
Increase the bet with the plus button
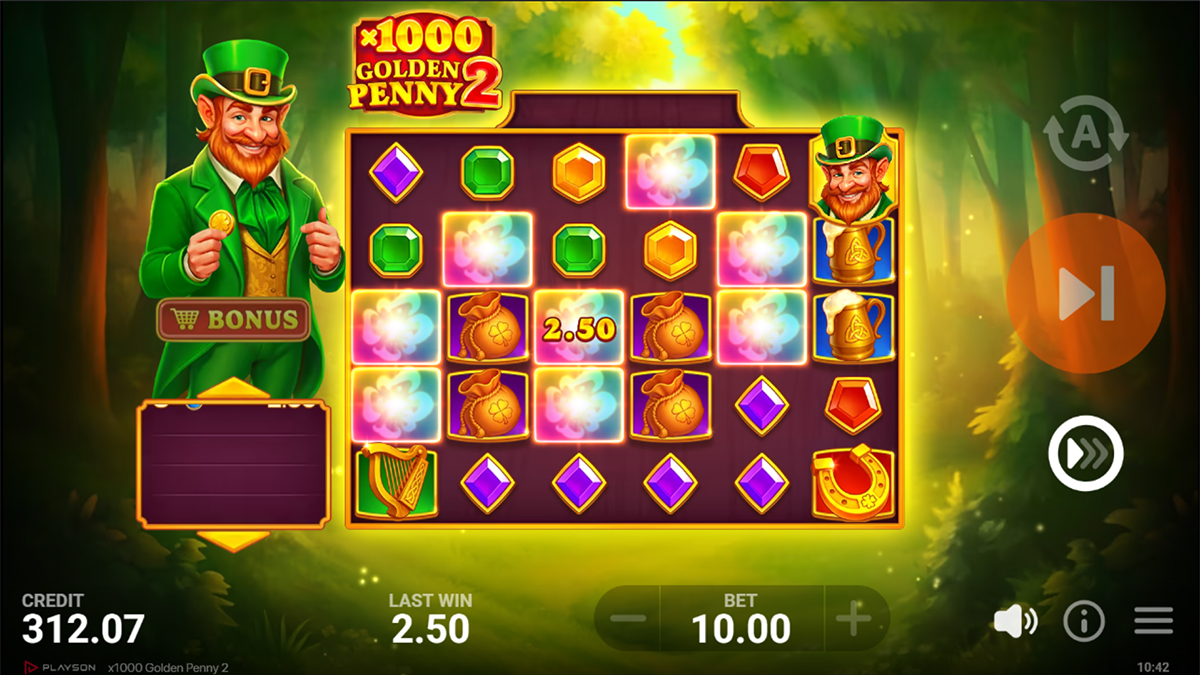click(854, 620)
